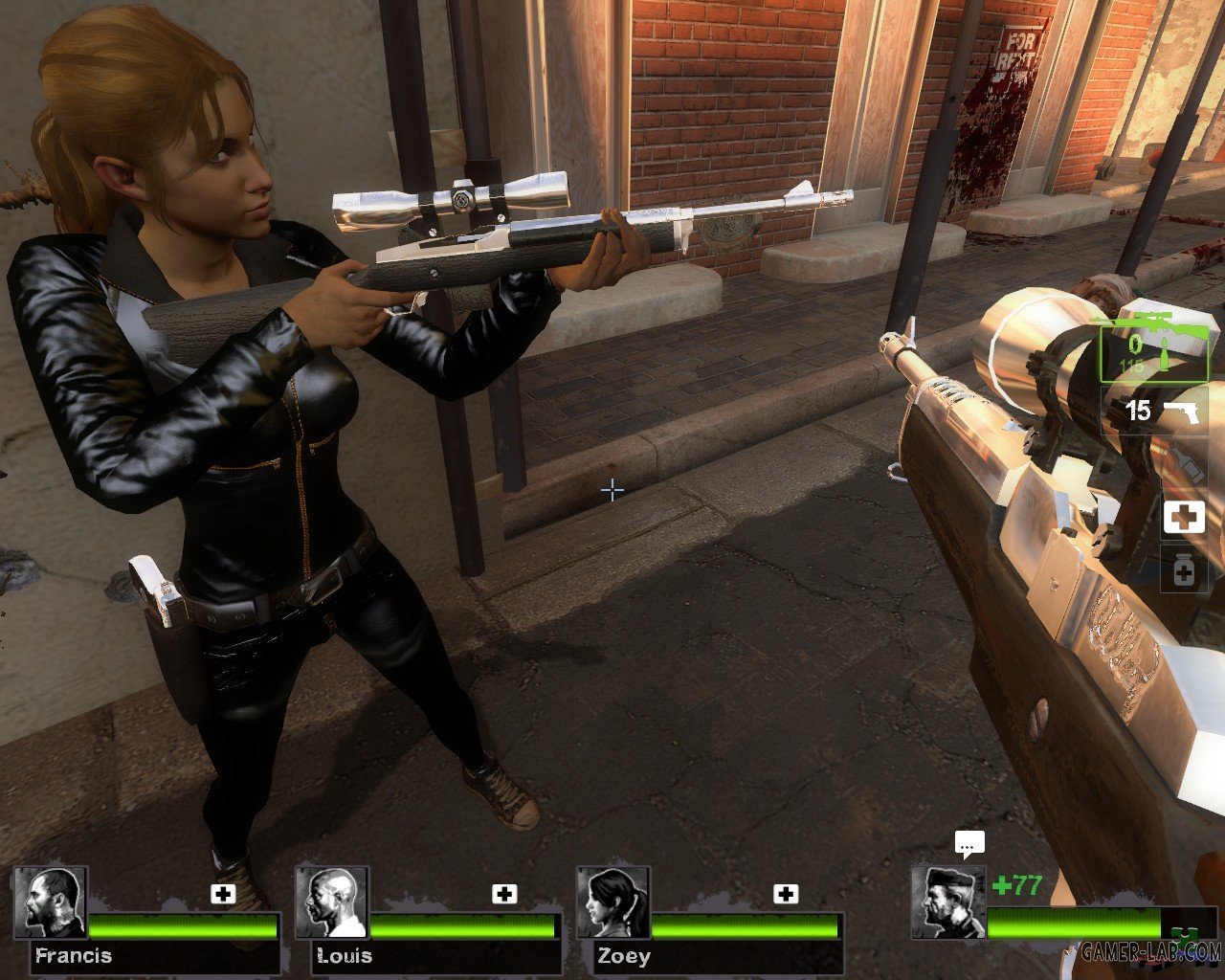Image resolution: width=1225 pixels, height=980 pixels.
Task: Switch to the pistol weapon slot
Action: point(1153,412)
